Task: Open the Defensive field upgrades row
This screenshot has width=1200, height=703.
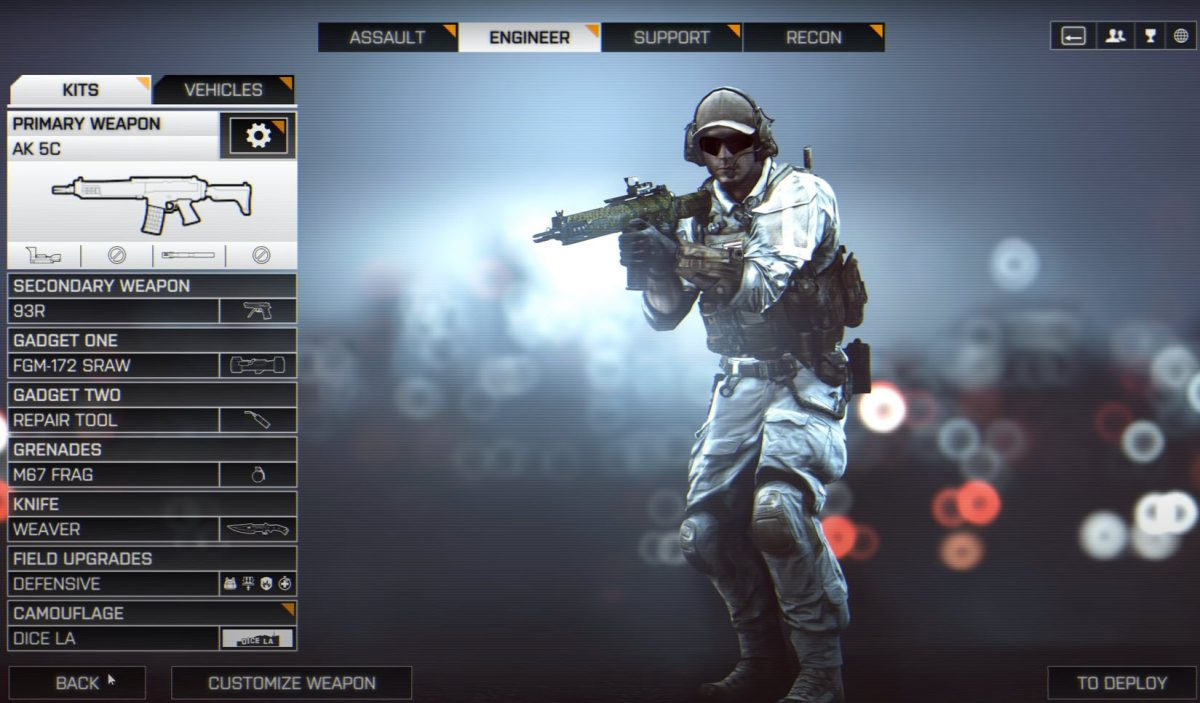Action: click(x=152, y=584)
